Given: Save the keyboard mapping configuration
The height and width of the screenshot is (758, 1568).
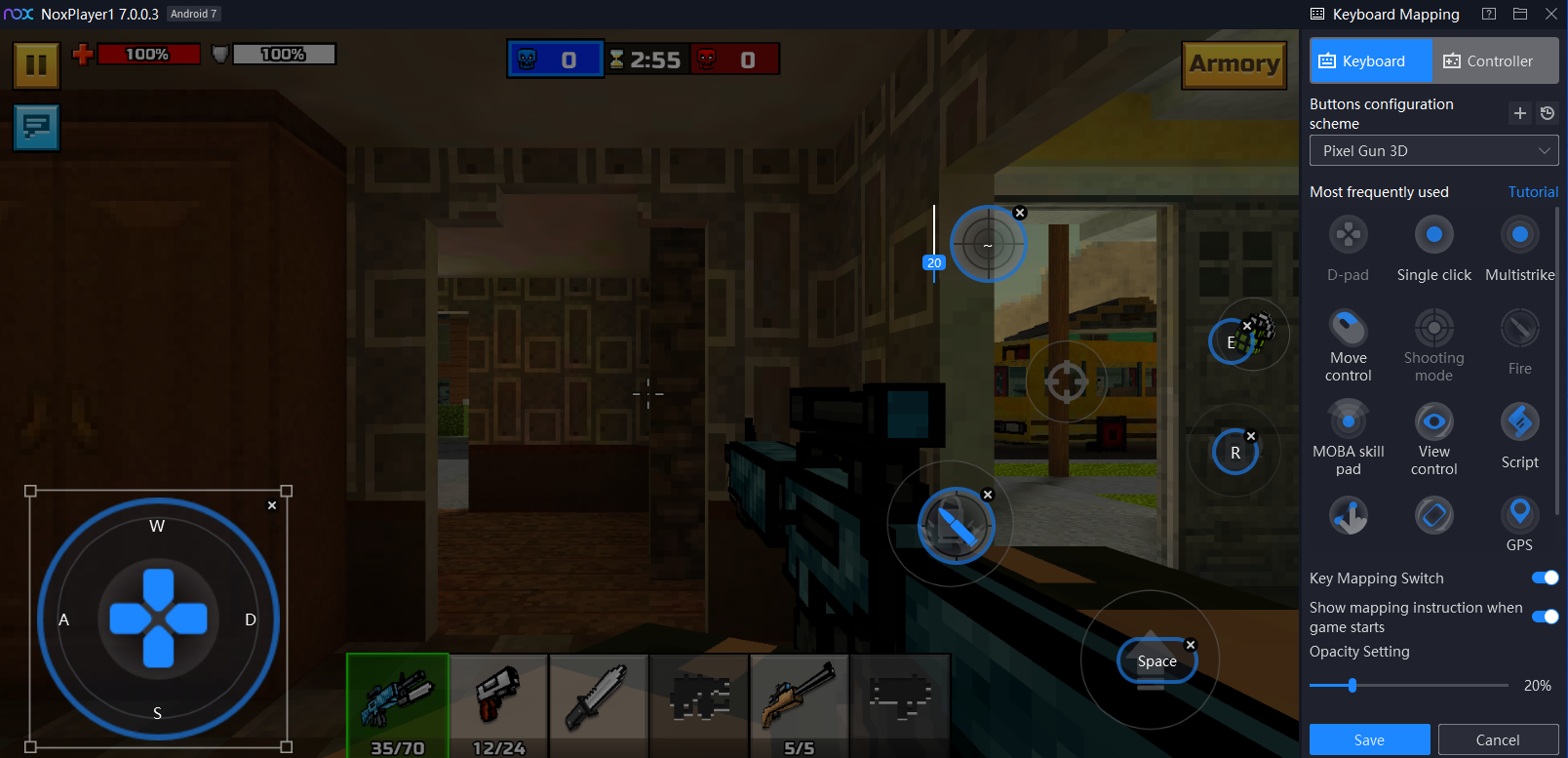Looking at the screenshot, I should (x=1369, y=740).
